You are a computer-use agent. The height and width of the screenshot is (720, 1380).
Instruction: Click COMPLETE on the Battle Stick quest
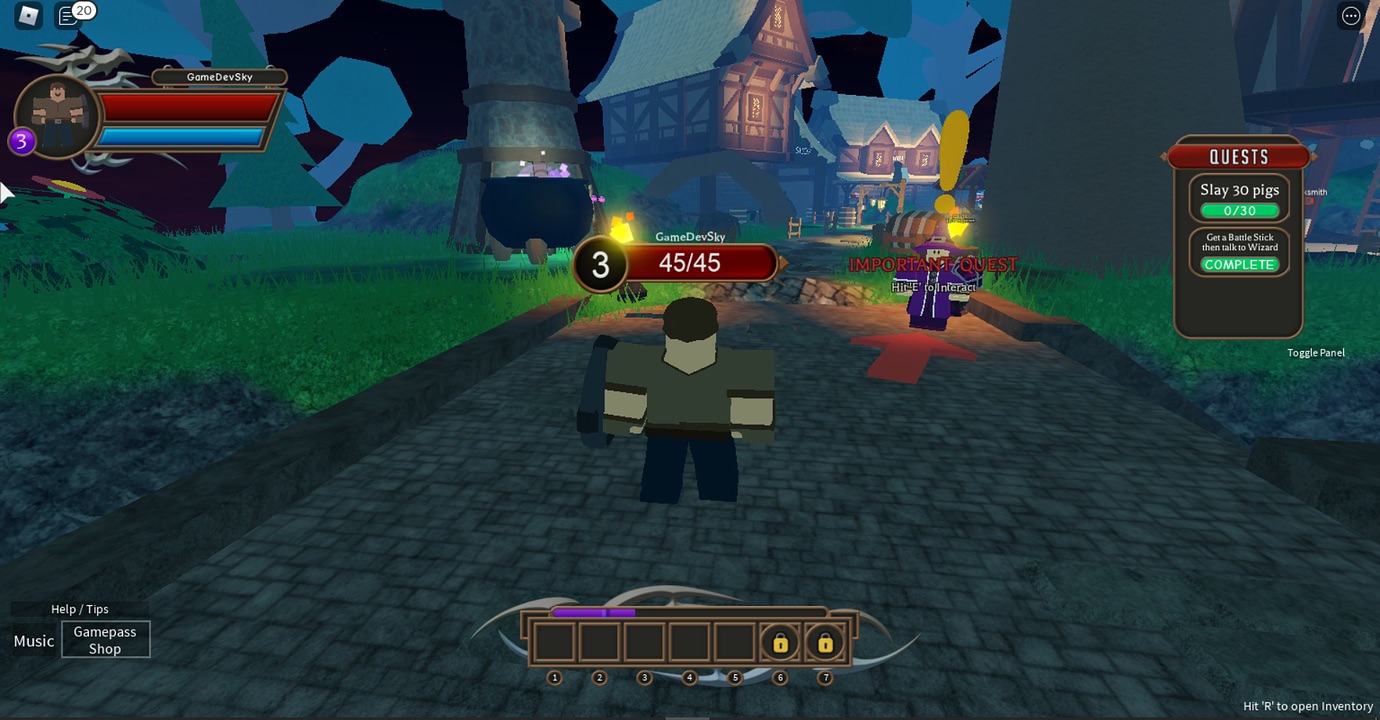point(1239,264)
